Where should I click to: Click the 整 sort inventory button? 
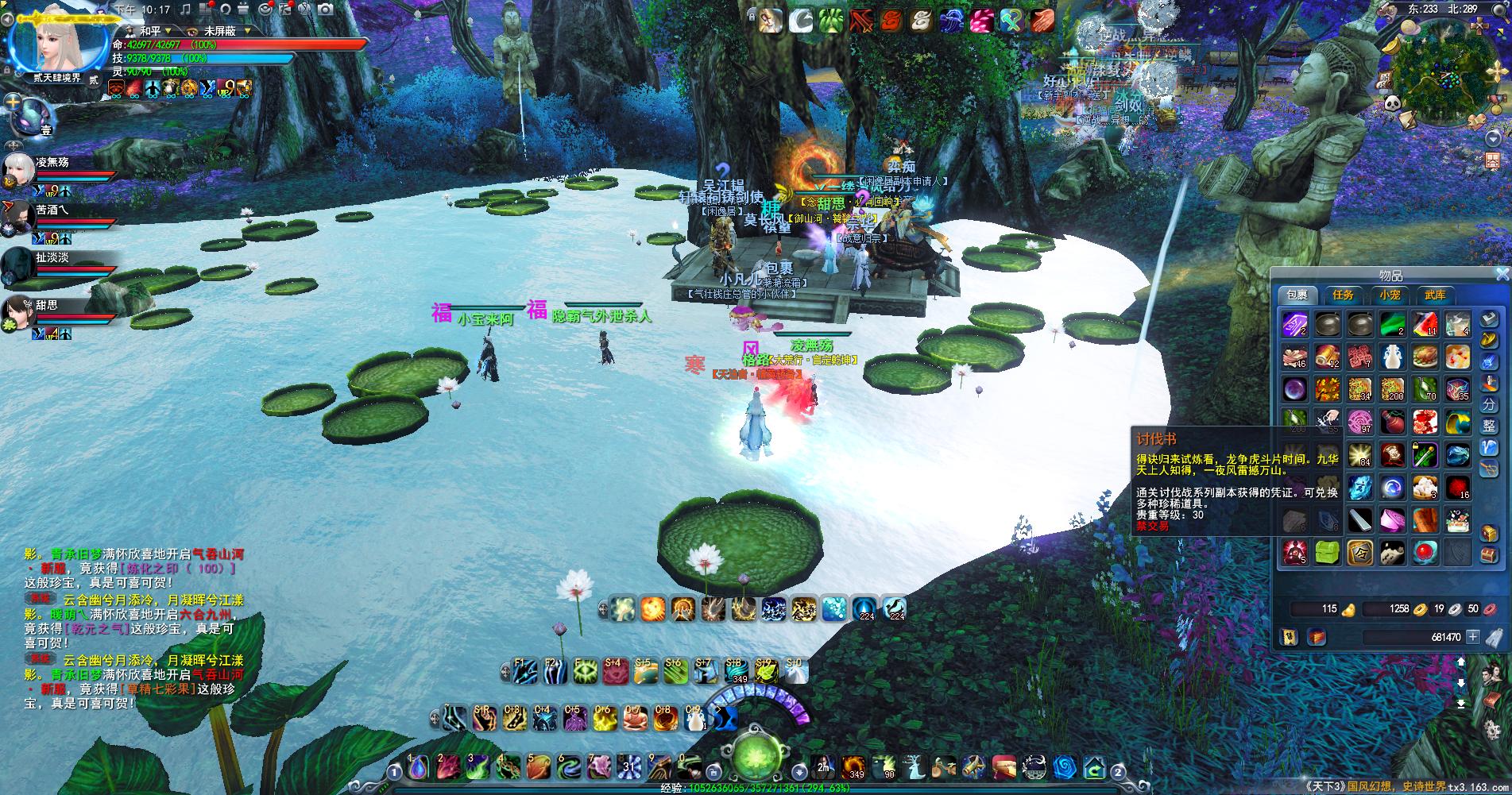click(1489, 426)
